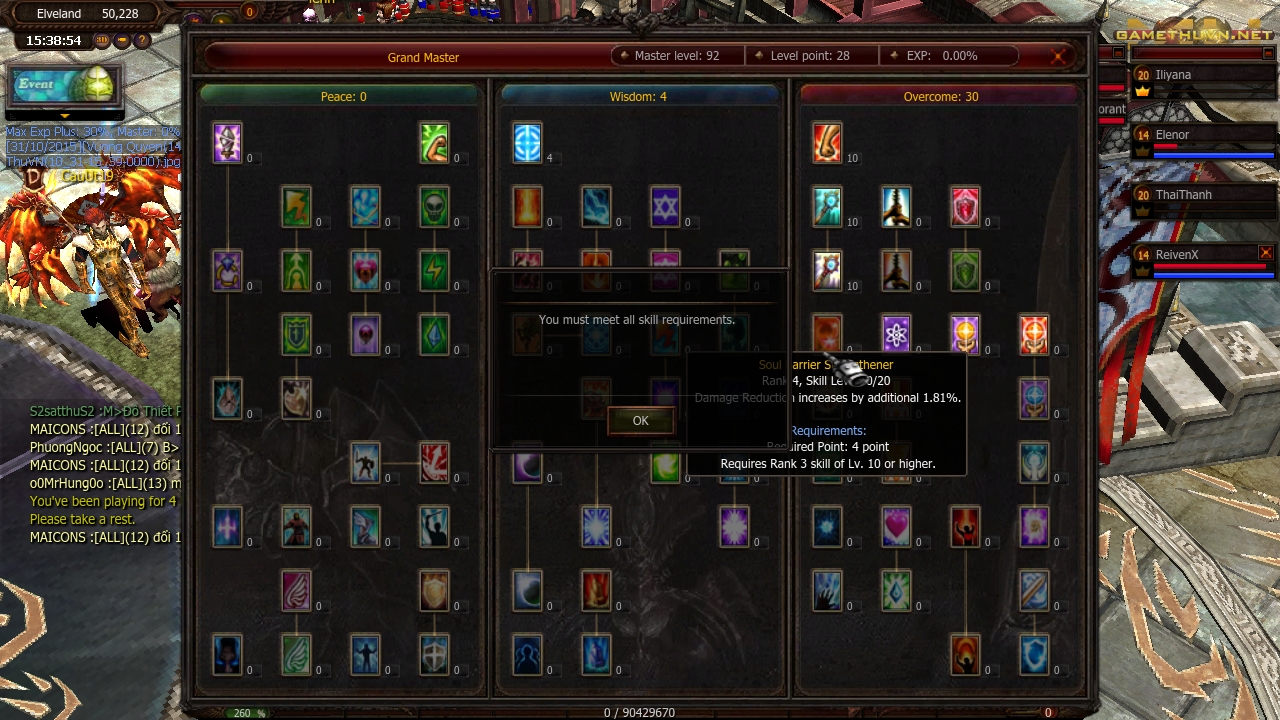Image resolution: width=1280 pixels, height=720 pixels.
Task: Select the teal staff skill showing 10 points
Action: point(825,205)
